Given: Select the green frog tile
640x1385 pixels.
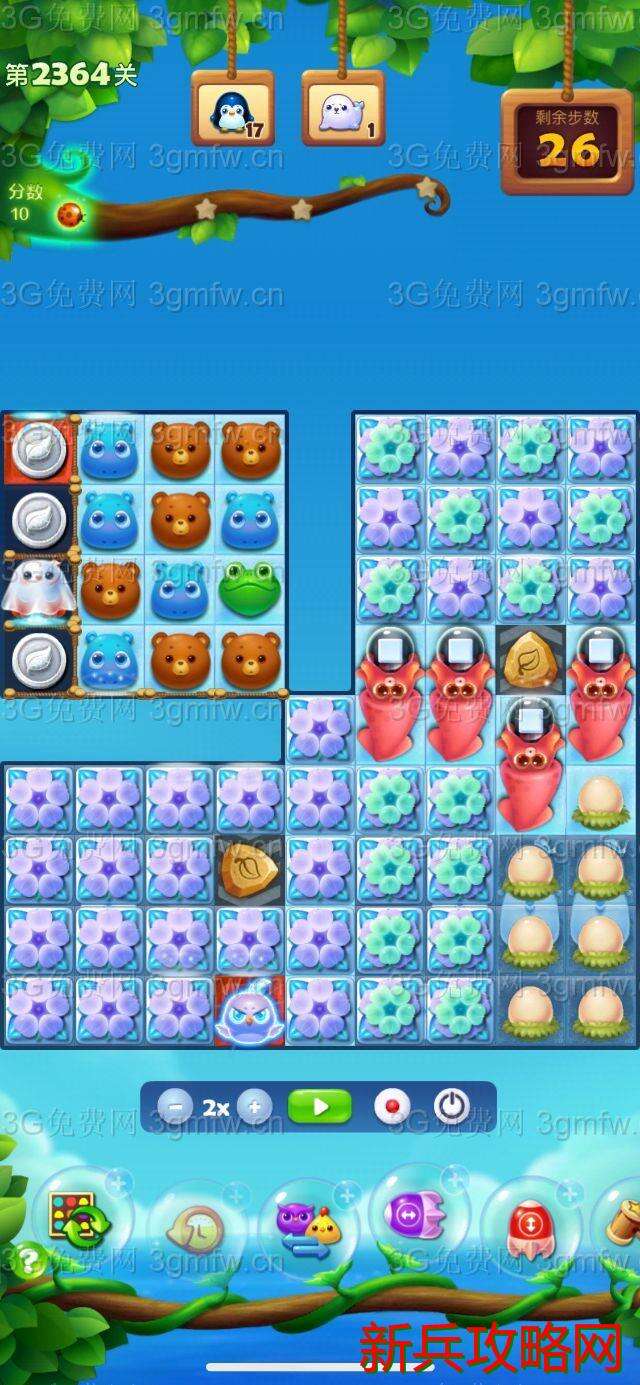Looking at the screenshot, I should [x=250, y=590].
